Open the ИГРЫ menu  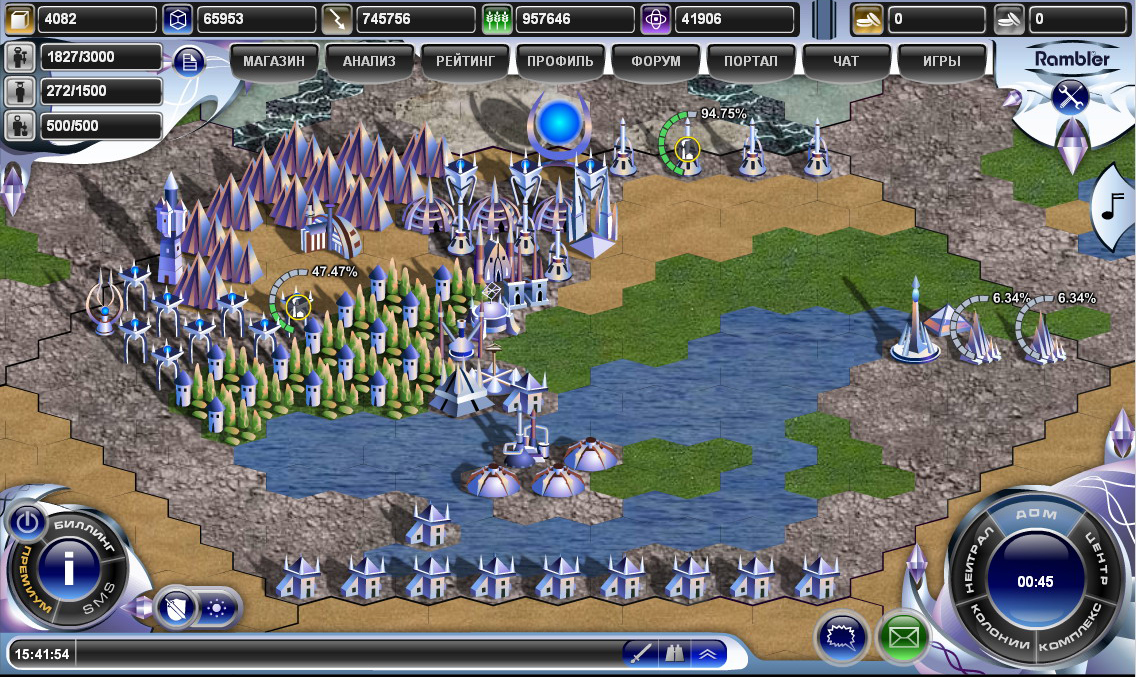(x=941, y=61)
